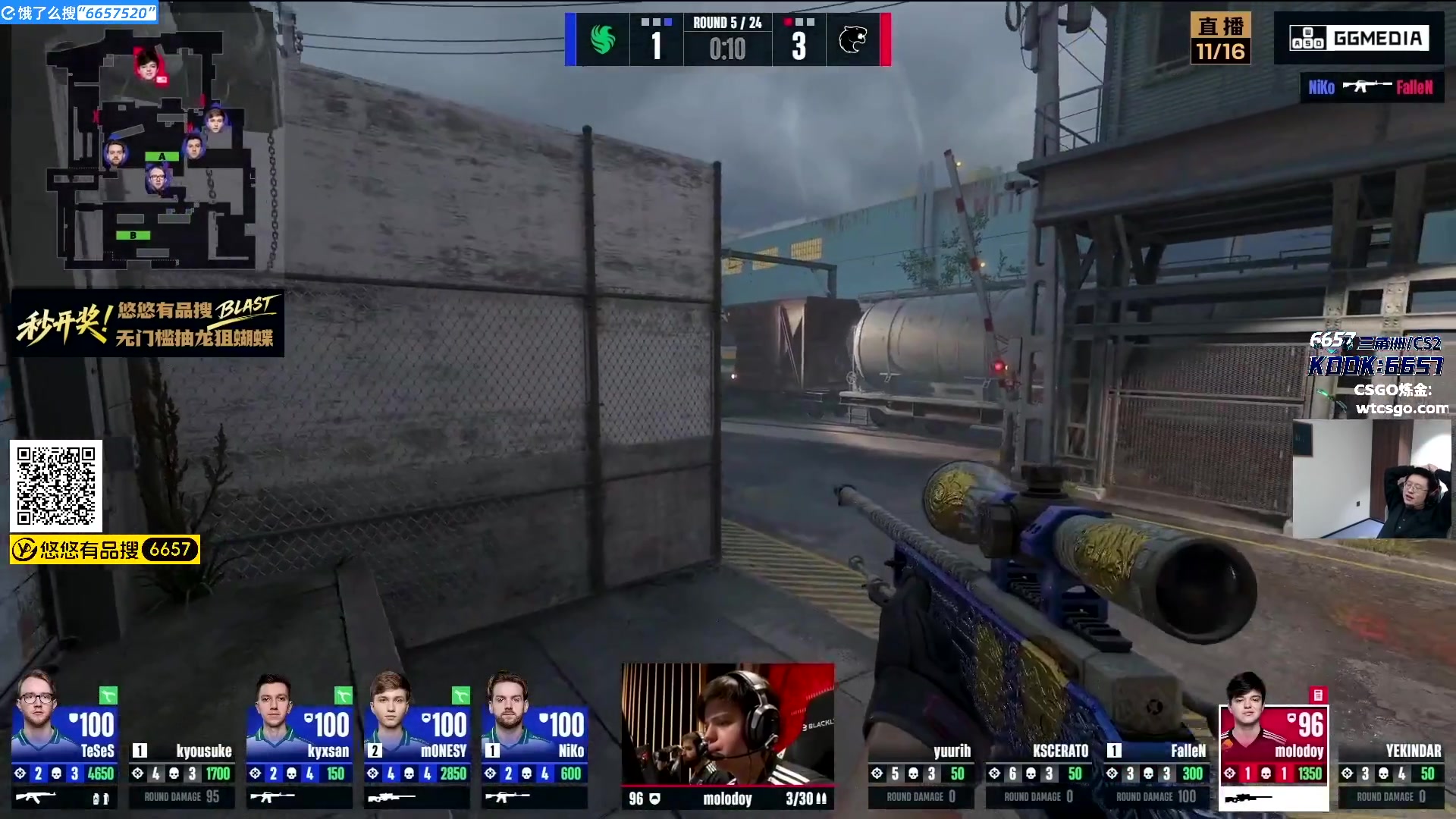Select kyousuke player card
1456x819 pixels.
182,772
